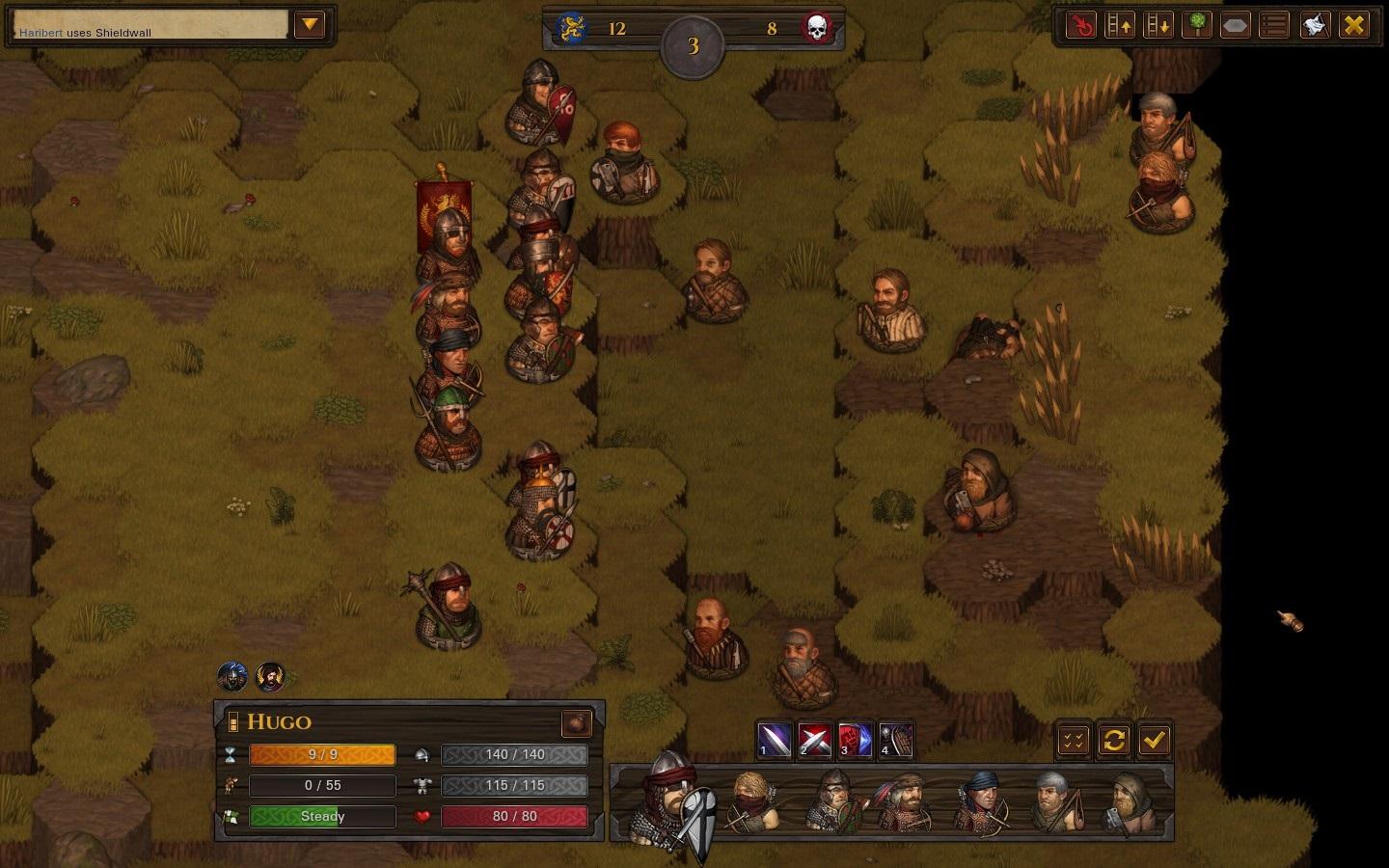The image size is (1389, 868).
Task: Click the white flag retreat button
Action: (x=1314, y=25)
